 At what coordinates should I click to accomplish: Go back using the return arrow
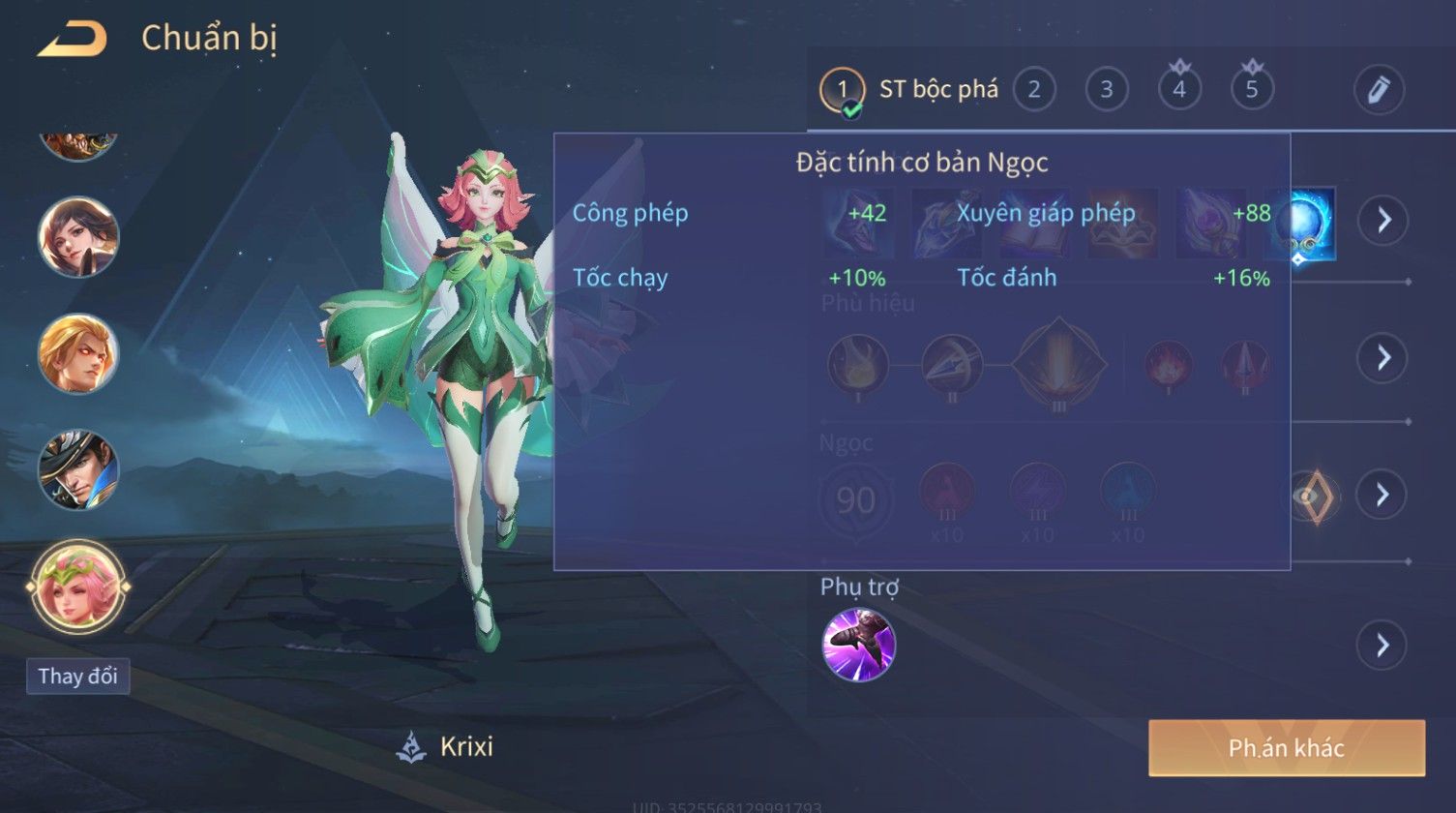click(72, 40)
